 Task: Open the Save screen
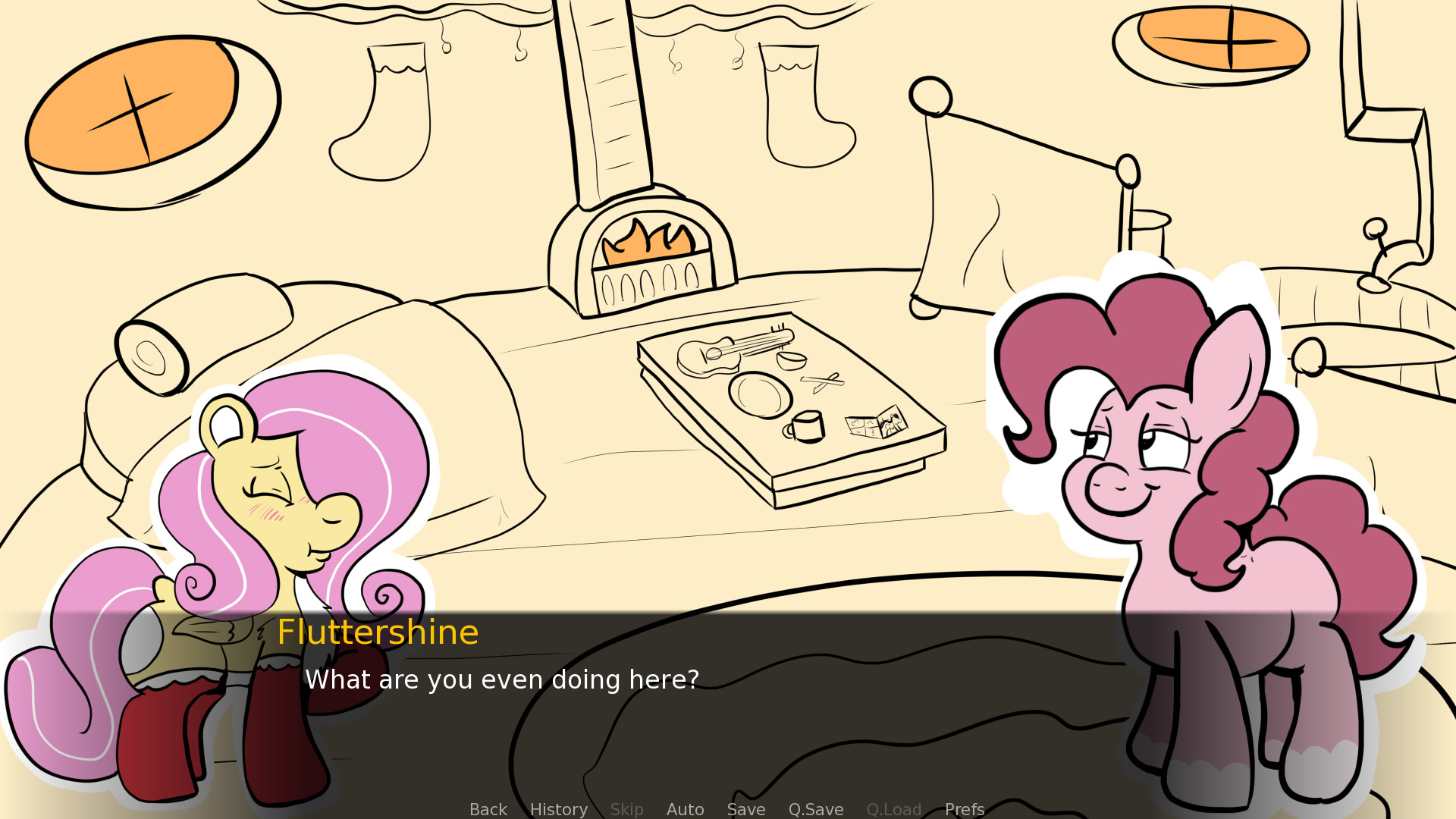tap(746, 809)
